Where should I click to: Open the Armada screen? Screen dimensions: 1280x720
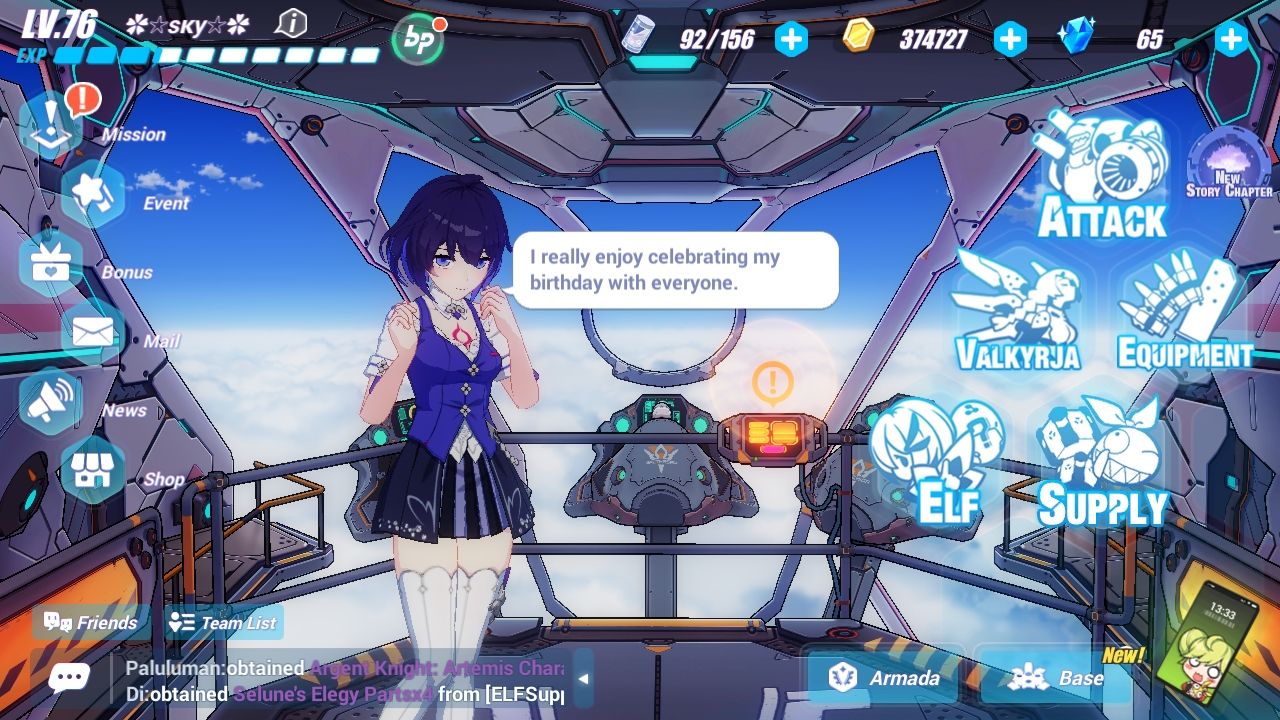click(884, 678)
